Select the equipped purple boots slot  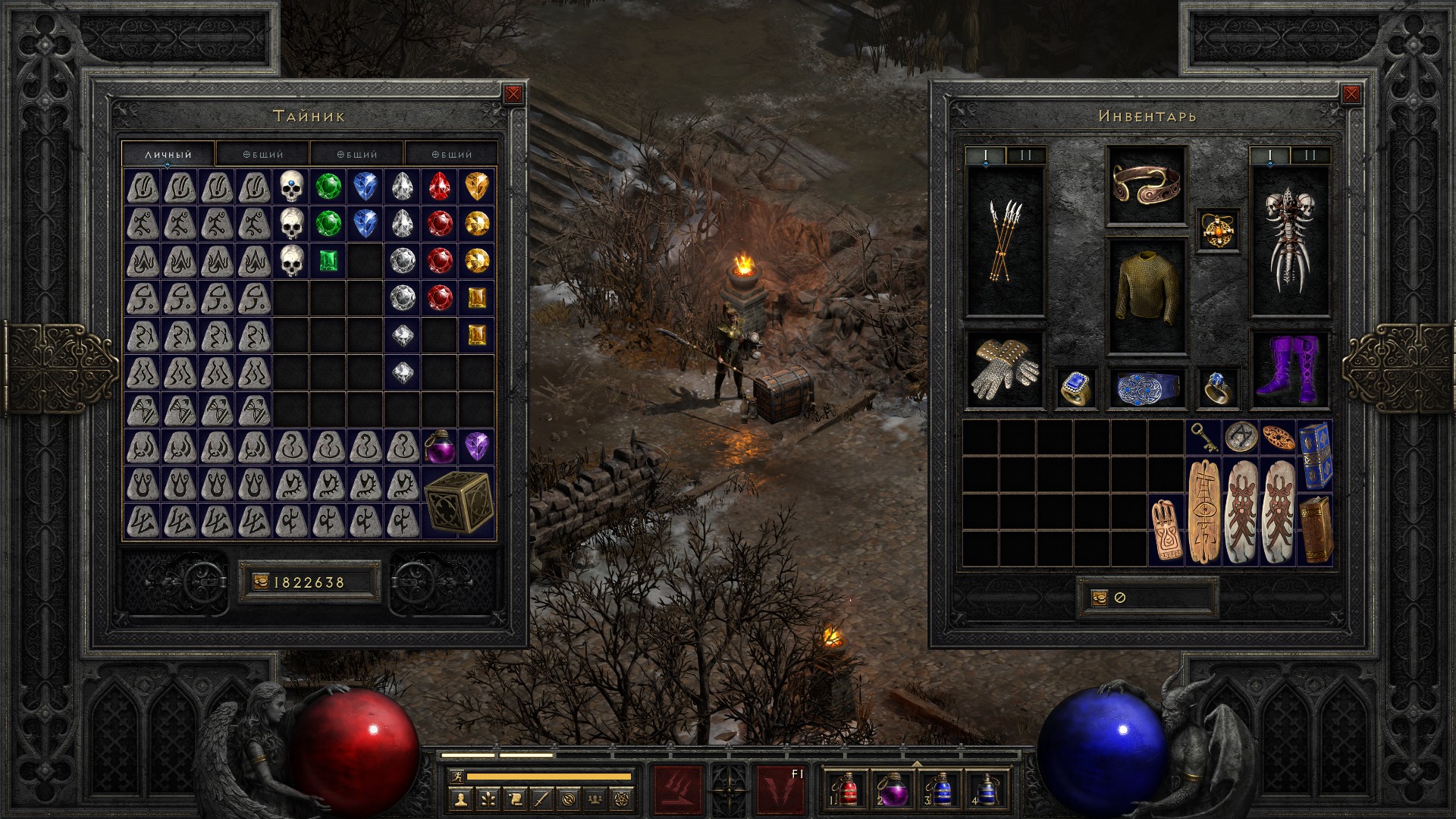click(1289, 370)
